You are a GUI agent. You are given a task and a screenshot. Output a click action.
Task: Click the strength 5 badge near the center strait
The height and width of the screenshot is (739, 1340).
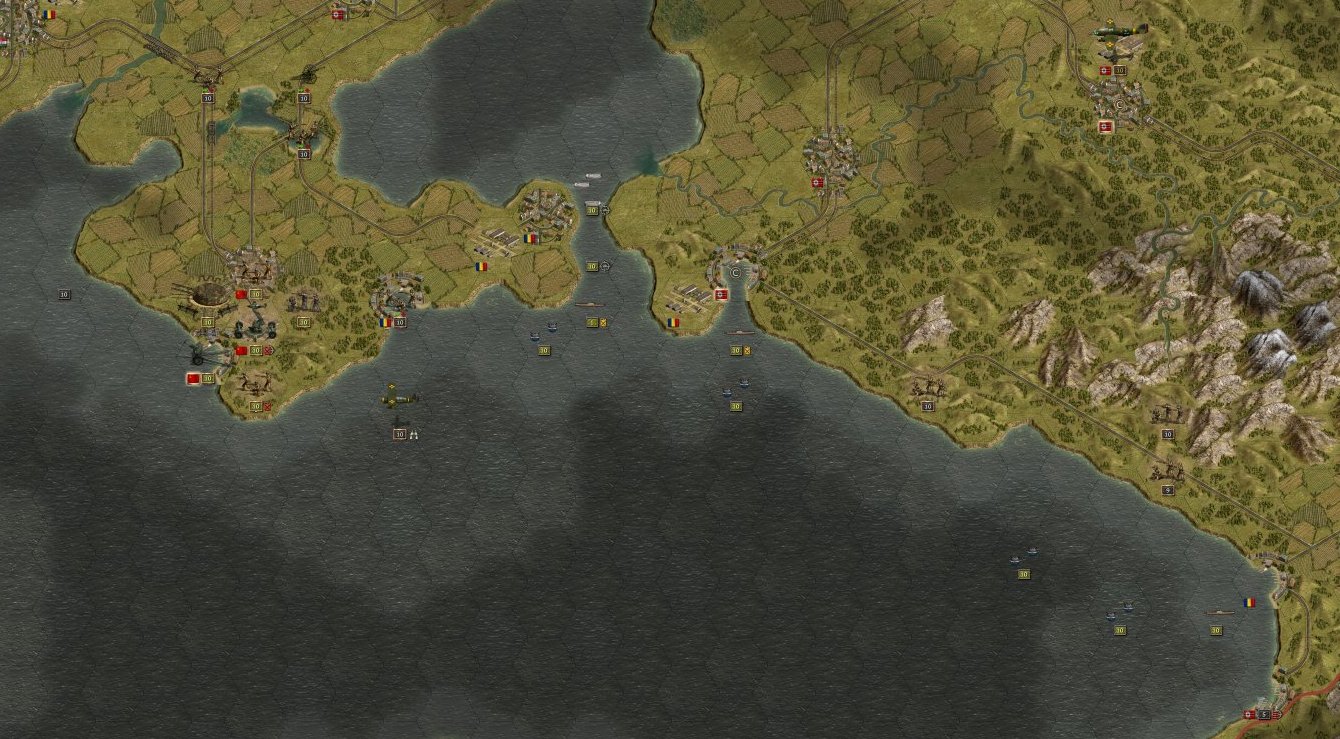(x=592, y=322)
